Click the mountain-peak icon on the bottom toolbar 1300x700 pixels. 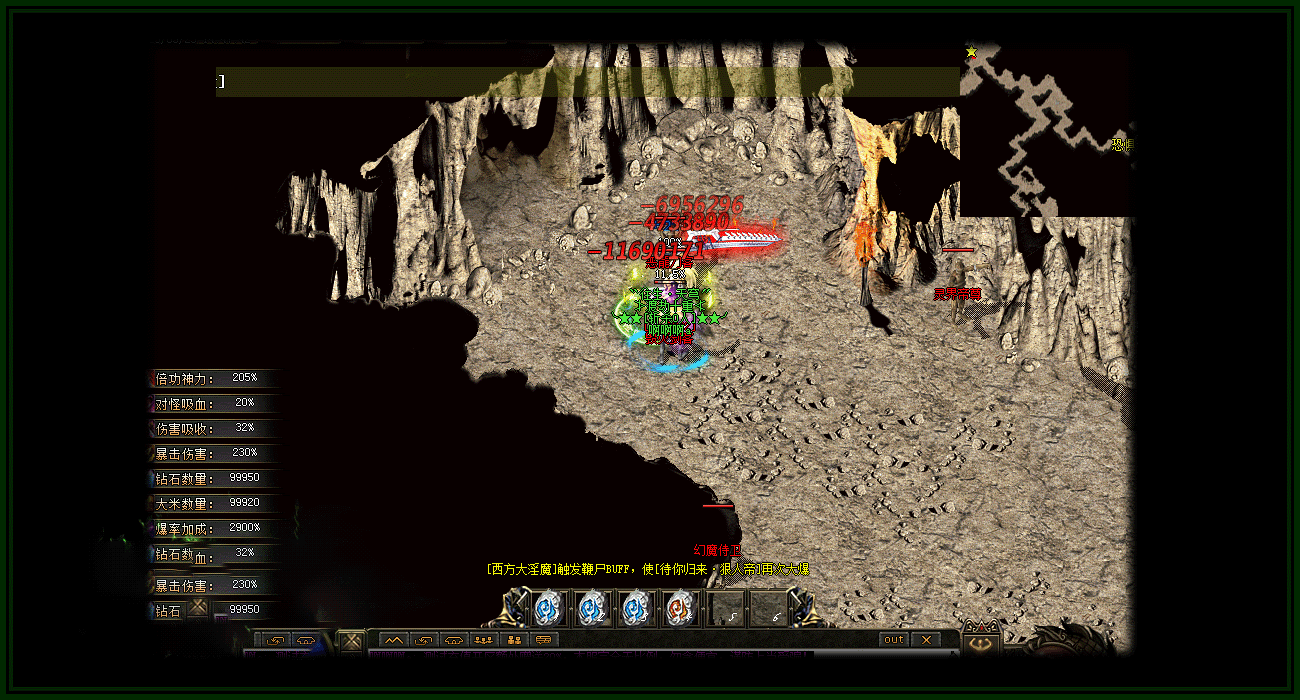pos(393,640)
